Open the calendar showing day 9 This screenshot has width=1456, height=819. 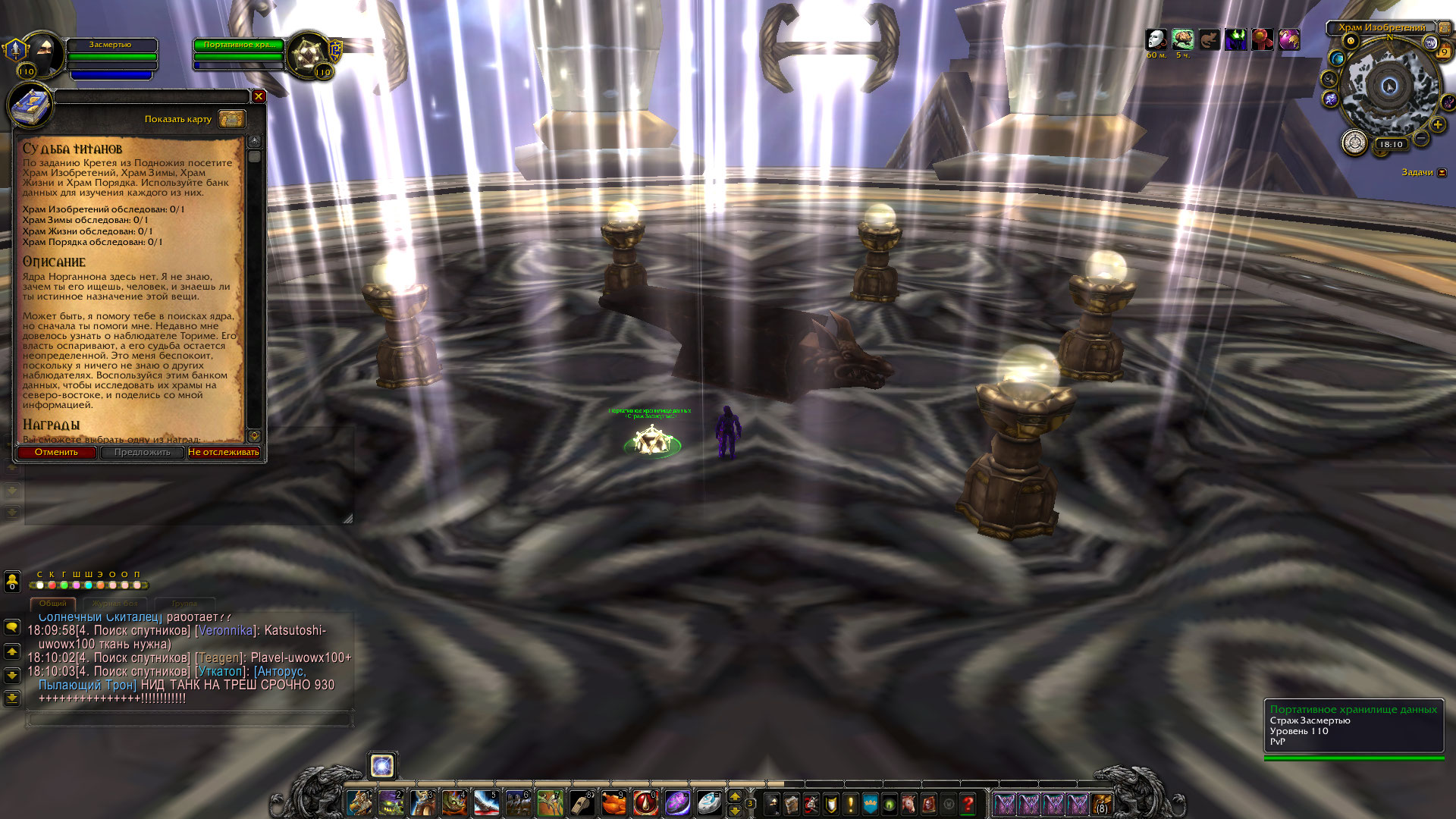point(1444,52)
